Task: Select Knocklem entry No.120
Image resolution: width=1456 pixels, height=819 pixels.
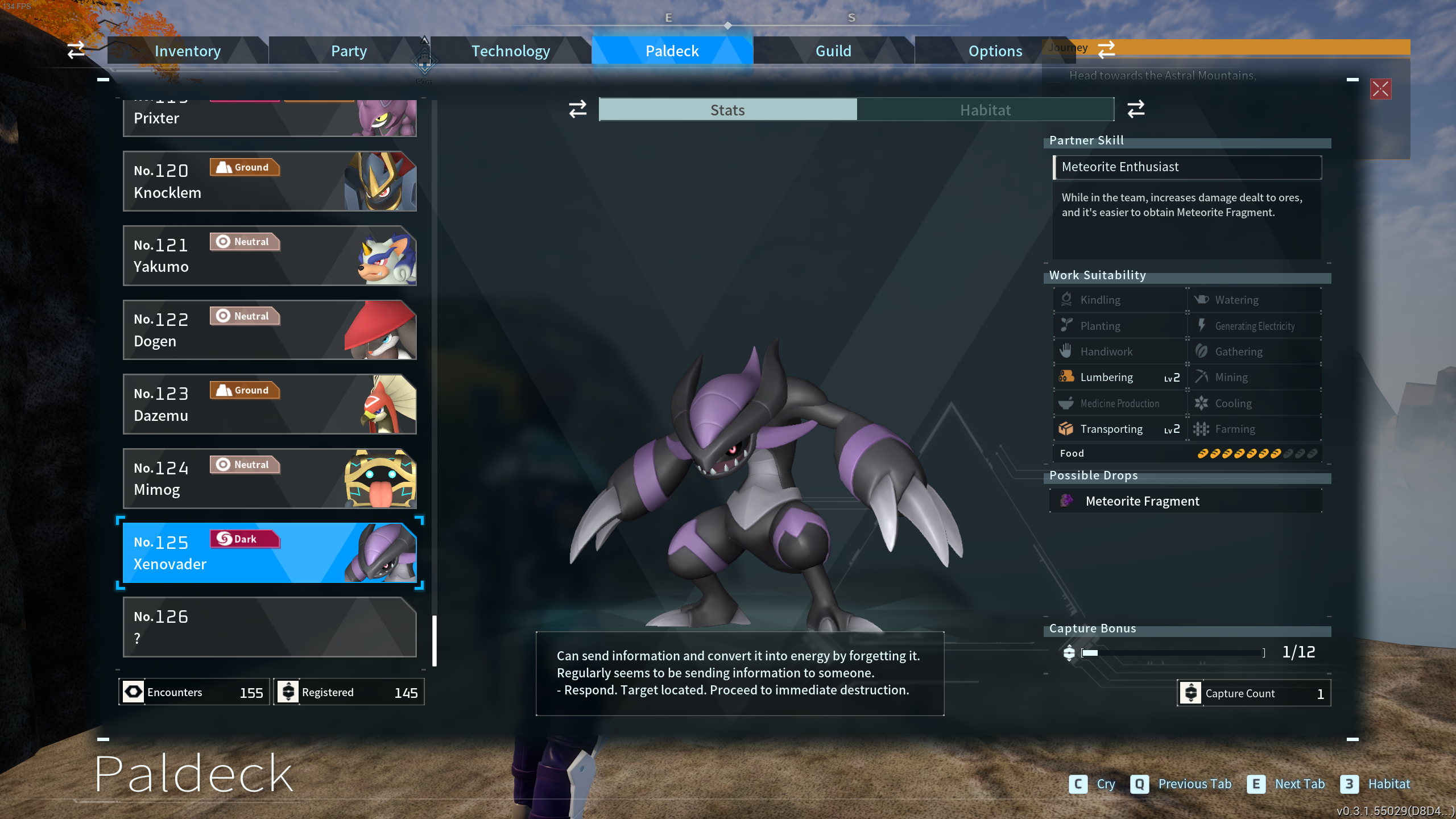Action: click(270, 181)
